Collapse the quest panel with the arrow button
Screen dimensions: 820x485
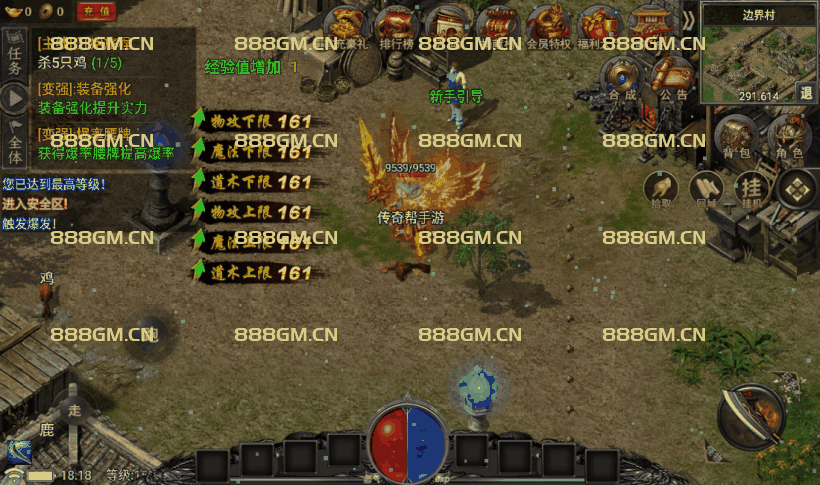pyautogui.click(x=14, y=98)
